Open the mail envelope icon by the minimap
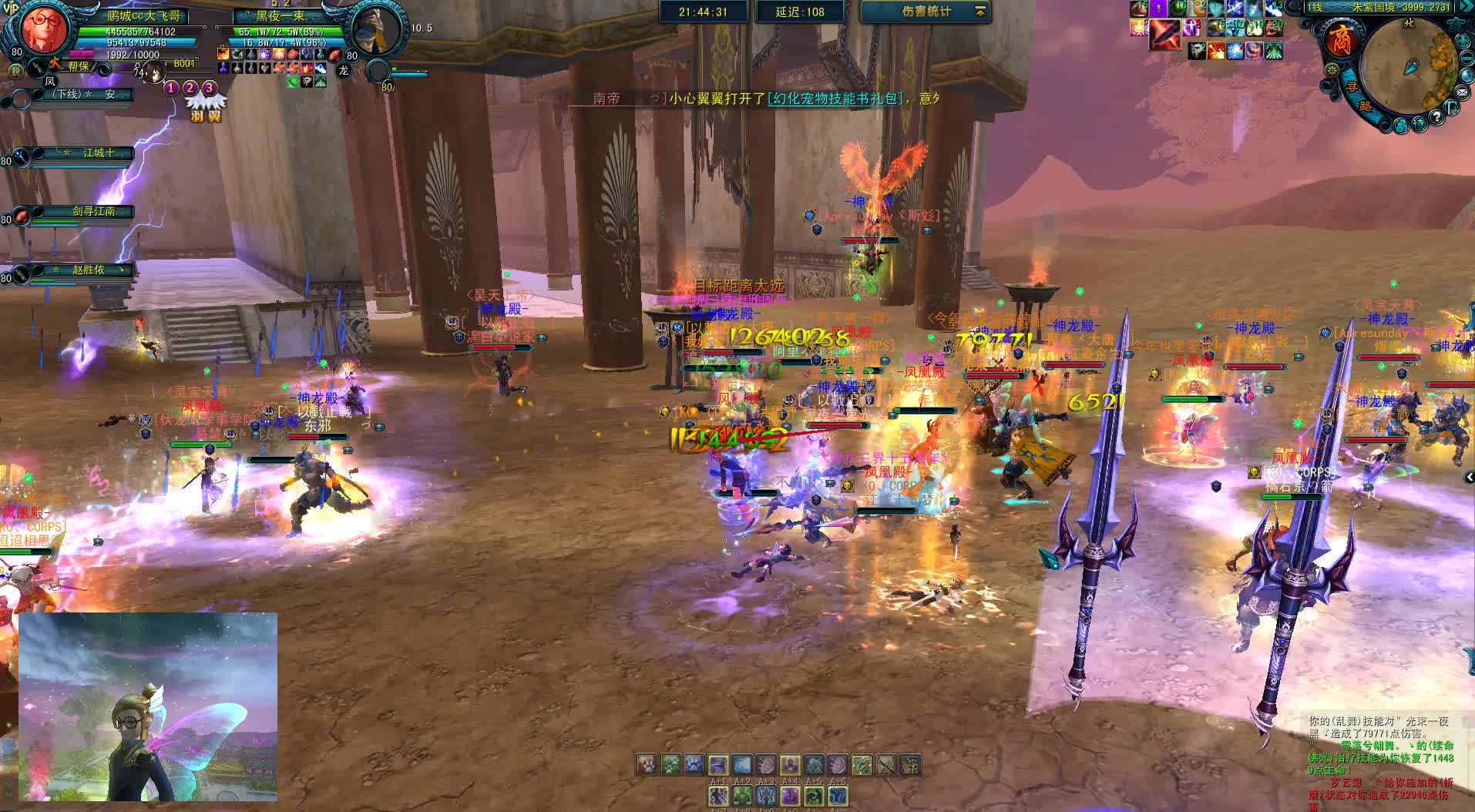The image size is (1475, 812). click(1462, 92)
